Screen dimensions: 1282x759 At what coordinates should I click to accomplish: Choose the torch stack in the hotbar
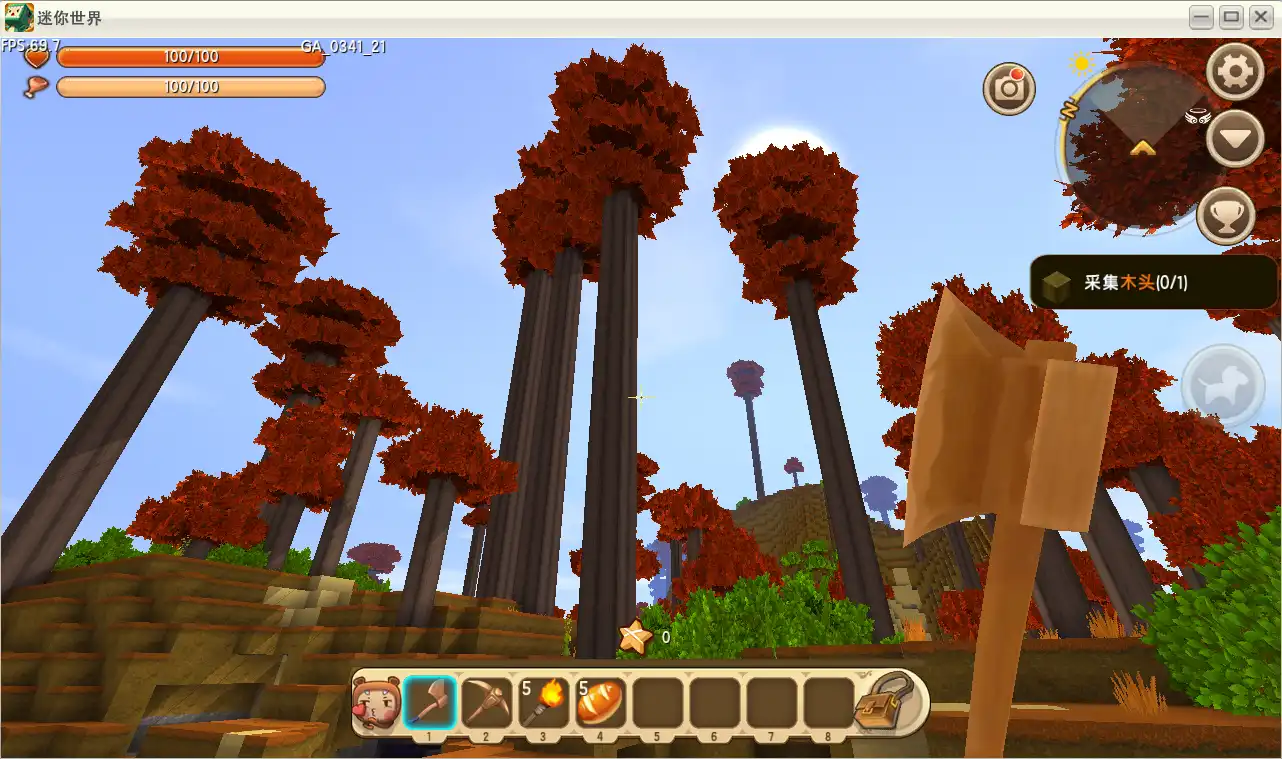(543, 703)
